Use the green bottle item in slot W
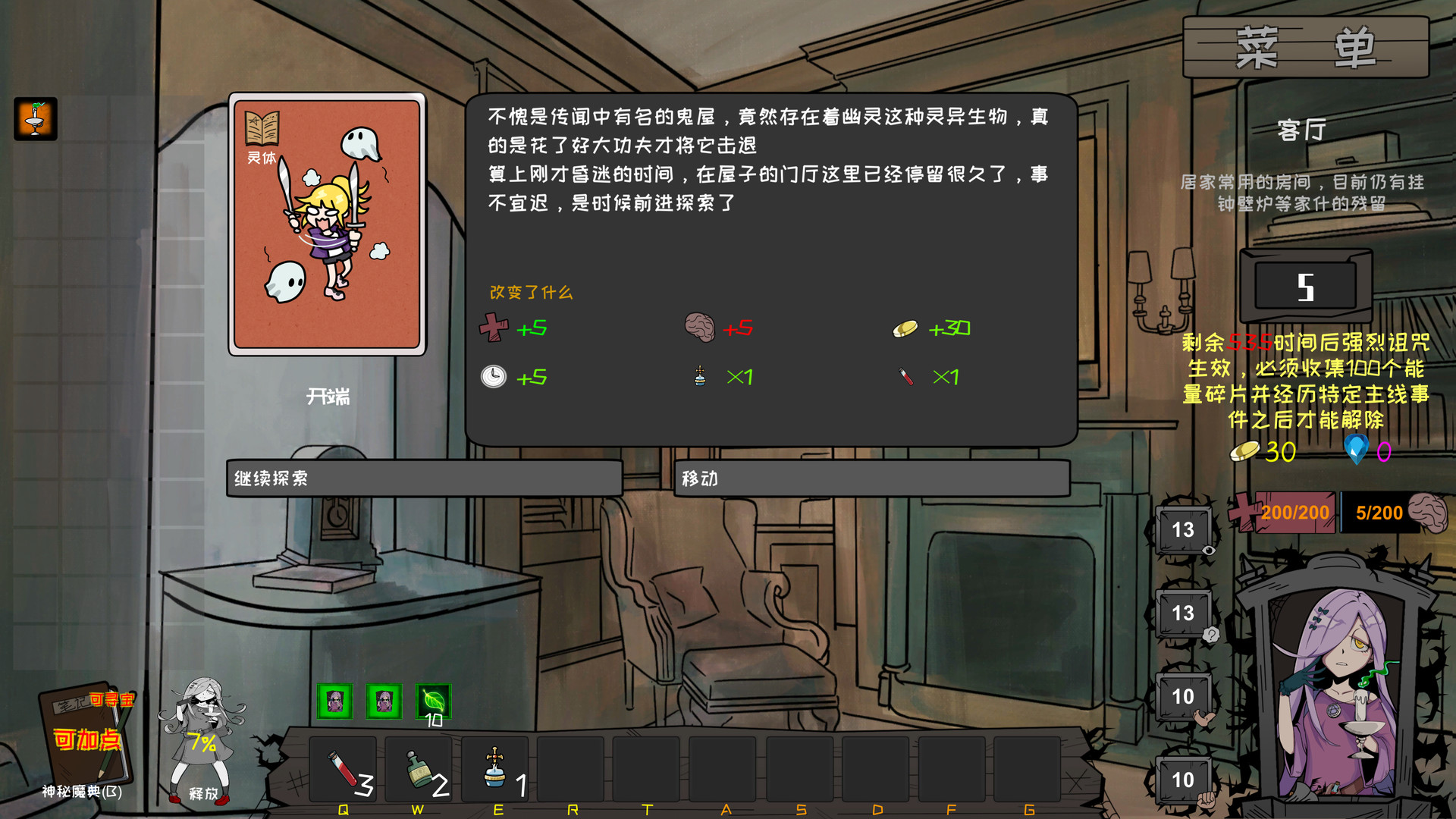Image resolution: width=1456 pixels, height=819 pixels. click(419, 770)
